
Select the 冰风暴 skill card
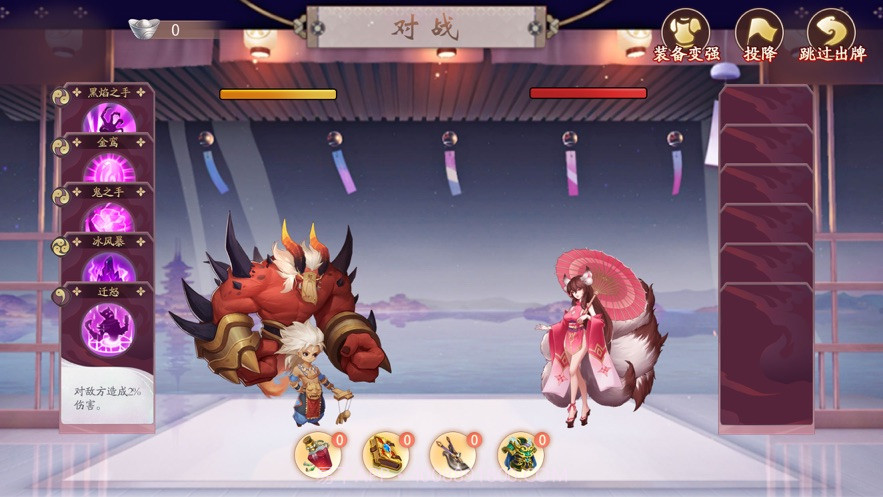(x=108, y=262)
